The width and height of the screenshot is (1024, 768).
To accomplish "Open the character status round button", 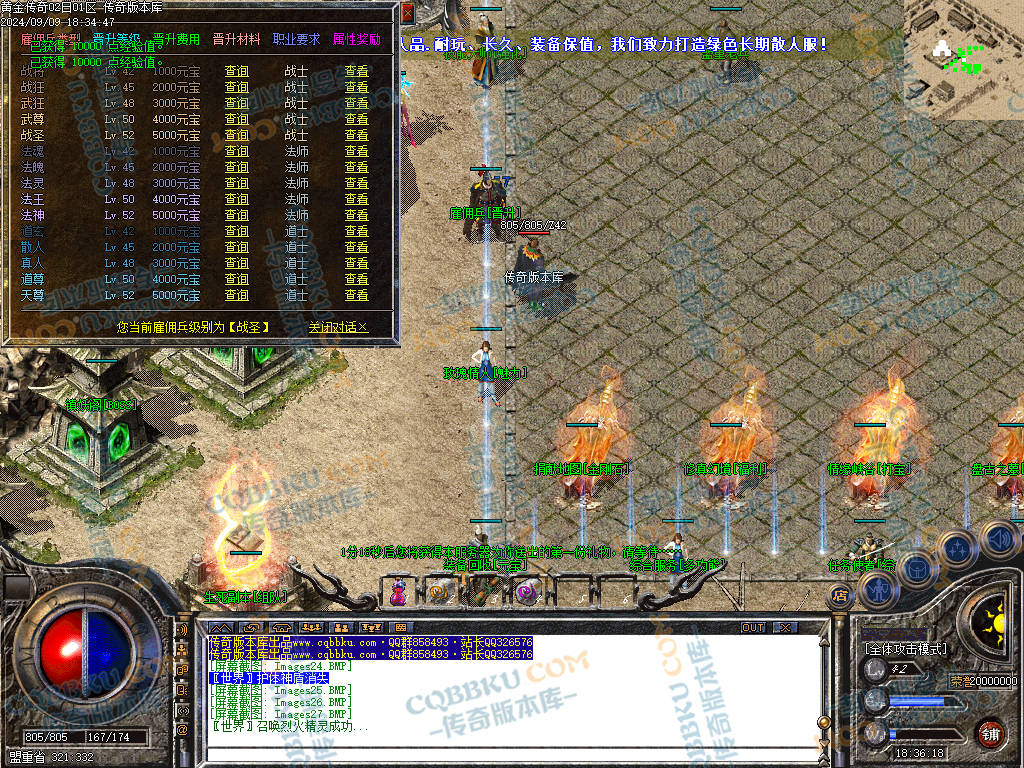I will (x=880, y=590).
